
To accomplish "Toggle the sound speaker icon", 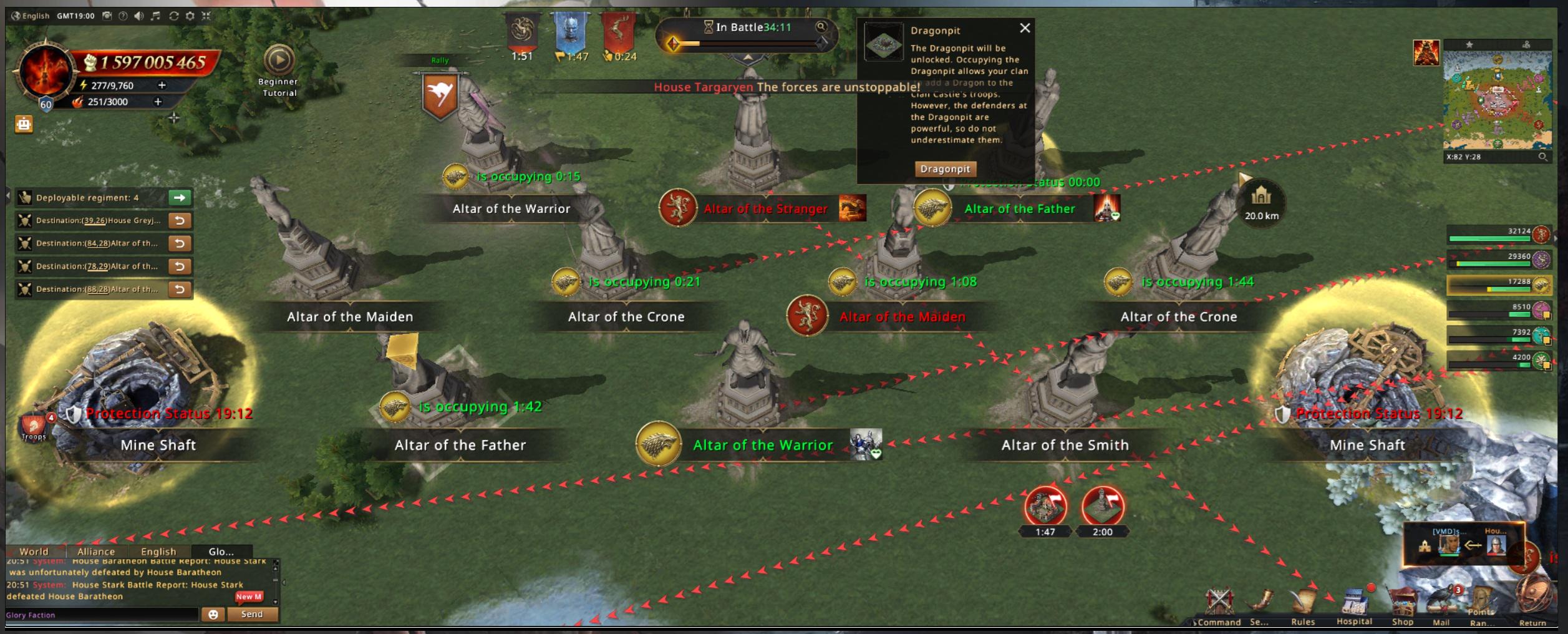I will click(139, 16).
